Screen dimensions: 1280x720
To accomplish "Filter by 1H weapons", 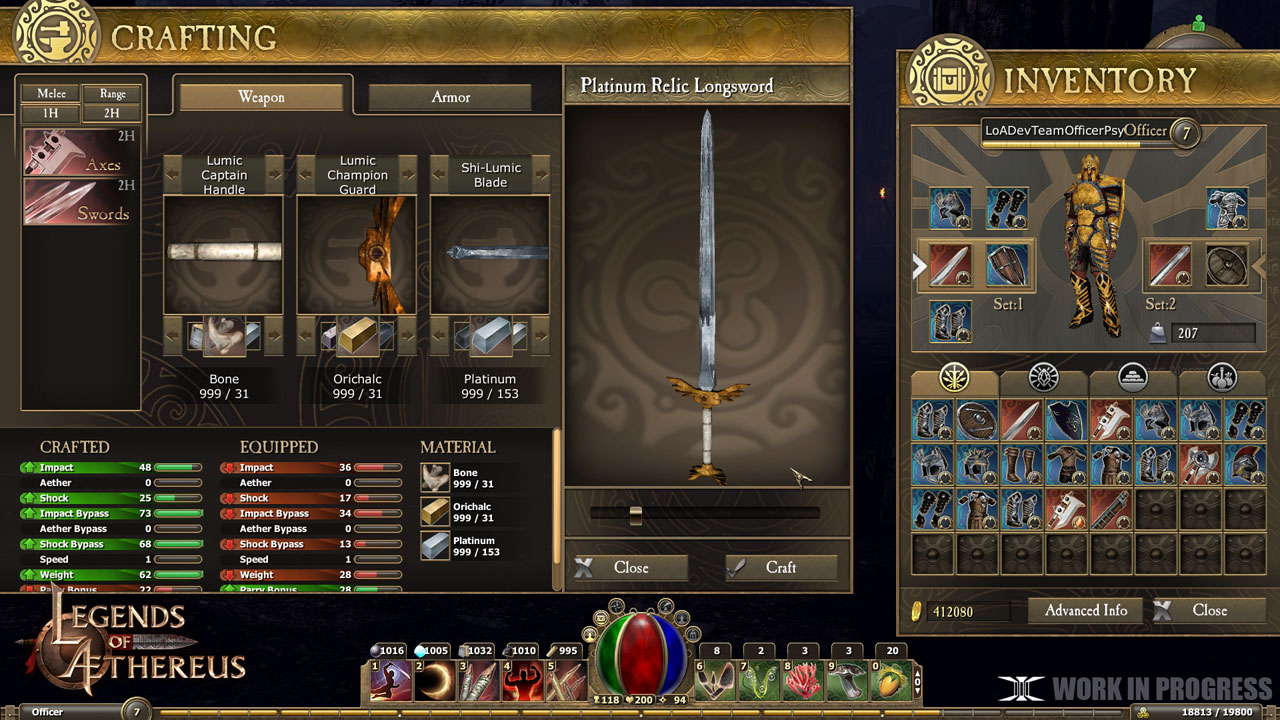I will pos(51,114).
